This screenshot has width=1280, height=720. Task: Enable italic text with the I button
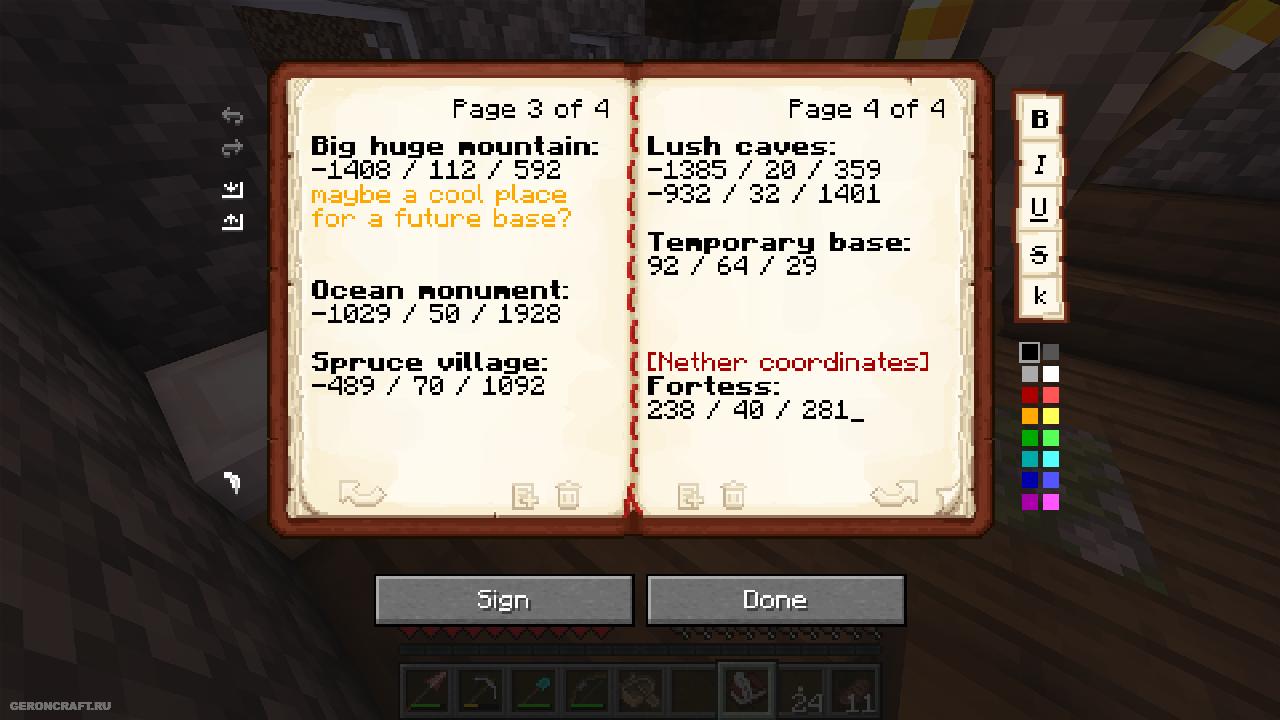(1039, 164)
